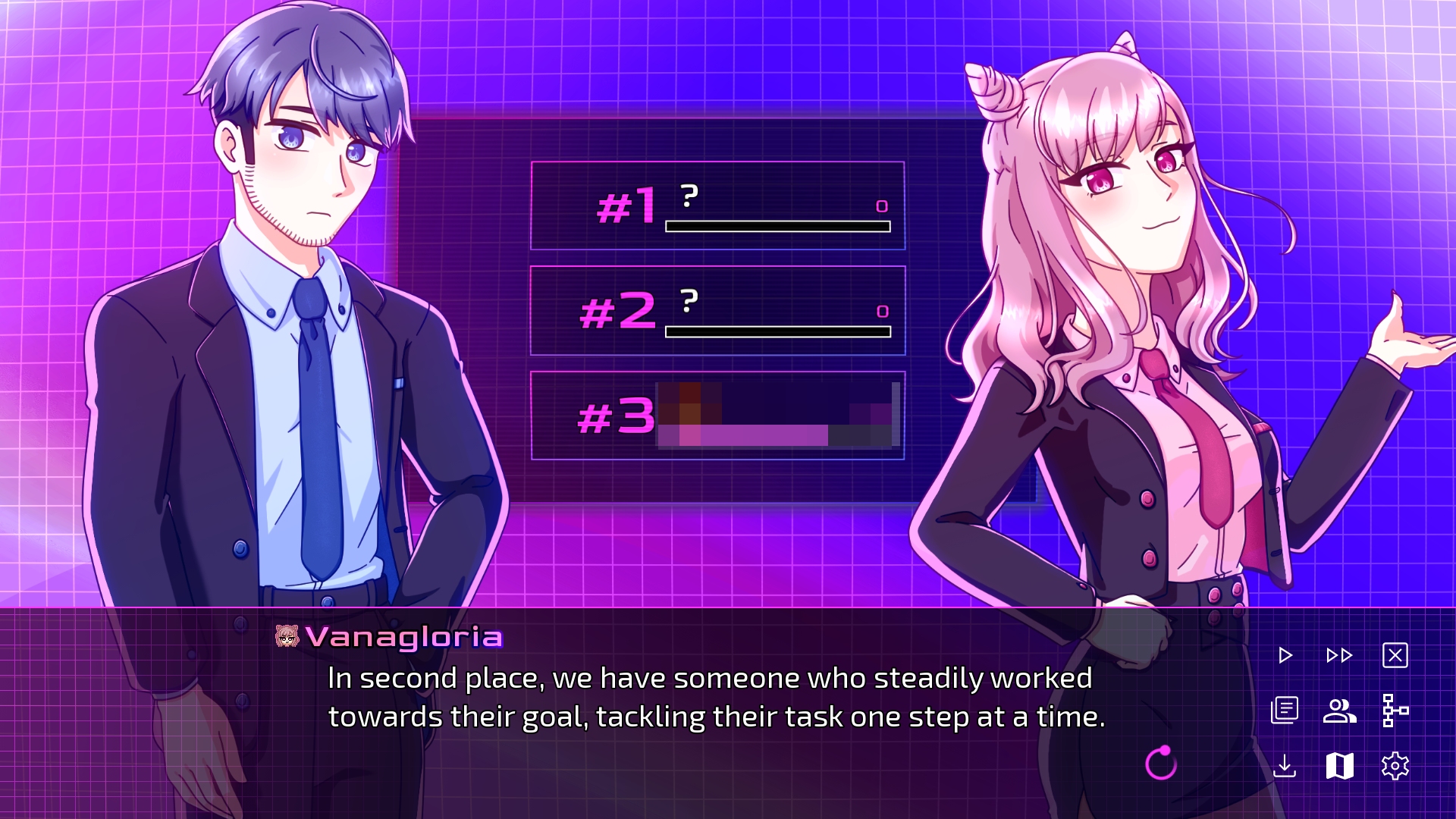Open the flowchart tree icon
Viewport: 1456px width, 819px height.
1395,711
